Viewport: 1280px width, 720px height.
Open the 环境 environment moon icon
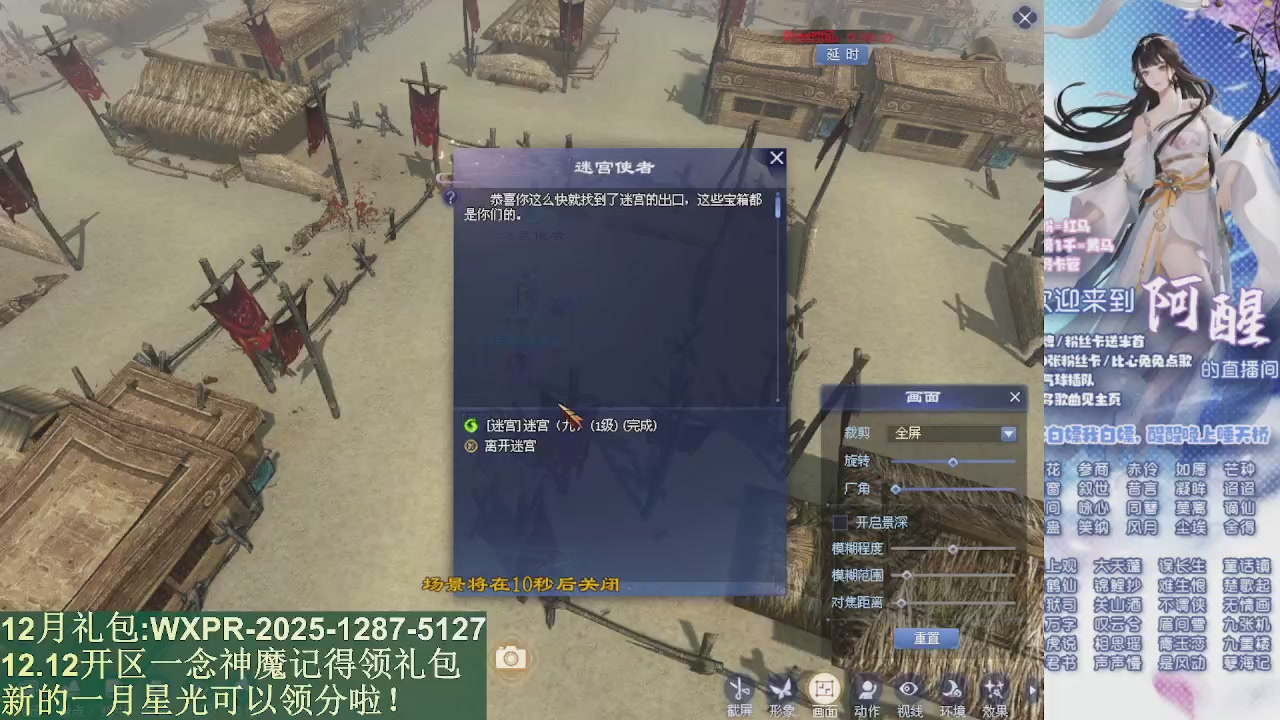tap(950, 690)
